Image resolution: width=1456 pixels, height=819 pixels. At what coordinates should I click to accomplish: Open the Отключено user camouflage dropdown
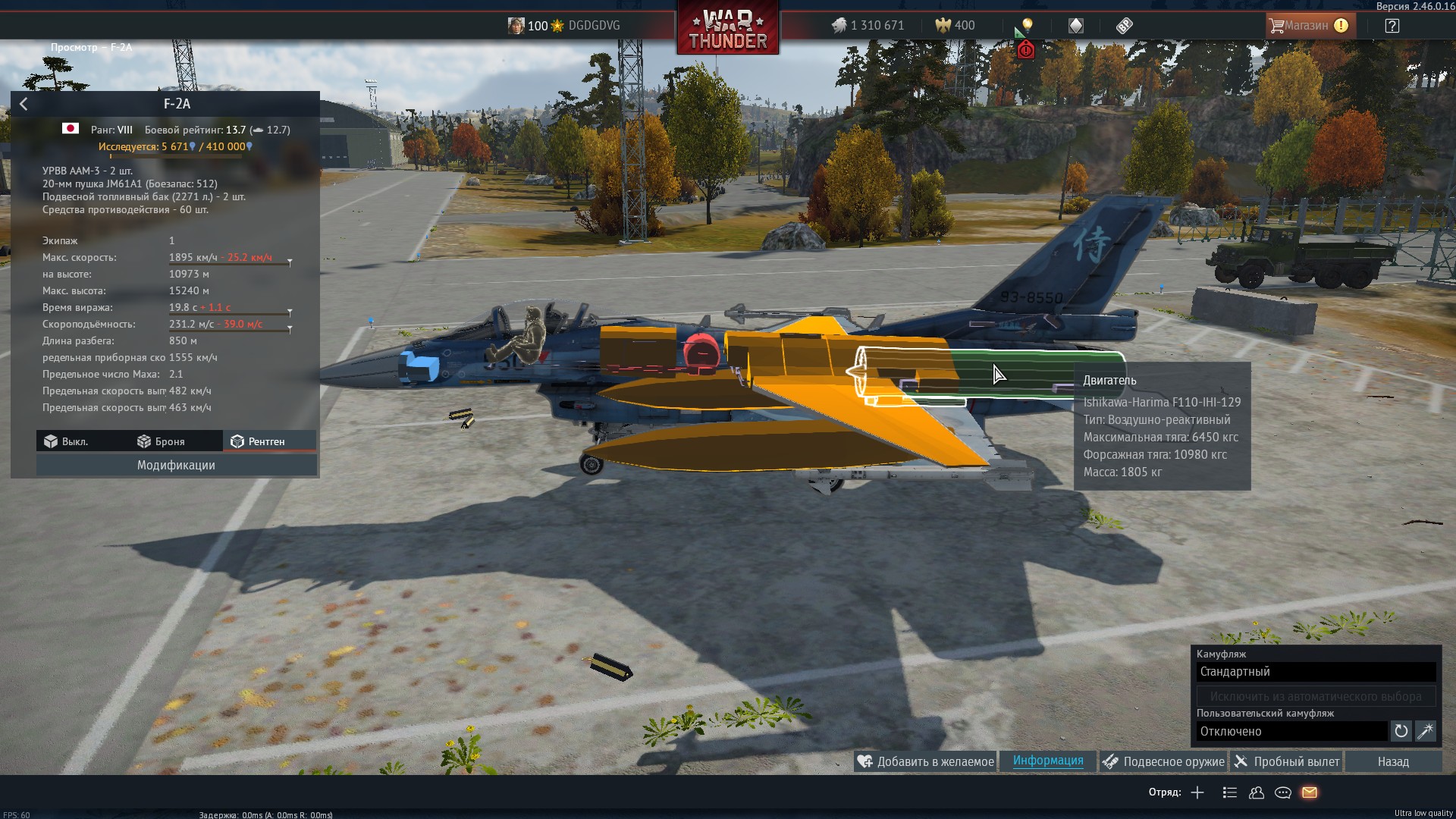[1291, 731]
